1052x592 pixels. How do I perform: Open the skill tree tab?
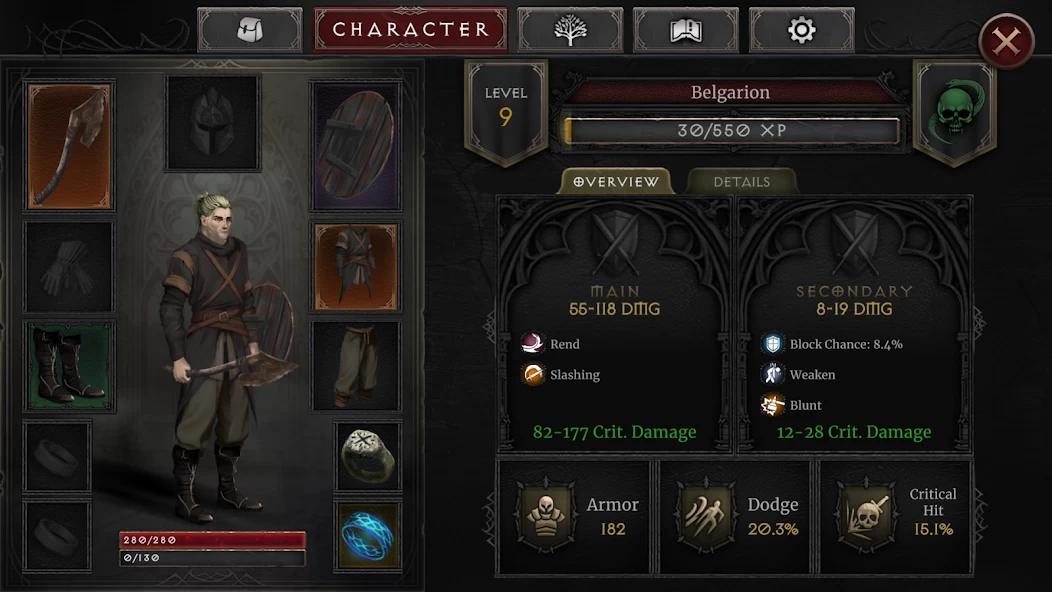click(570, 30)
